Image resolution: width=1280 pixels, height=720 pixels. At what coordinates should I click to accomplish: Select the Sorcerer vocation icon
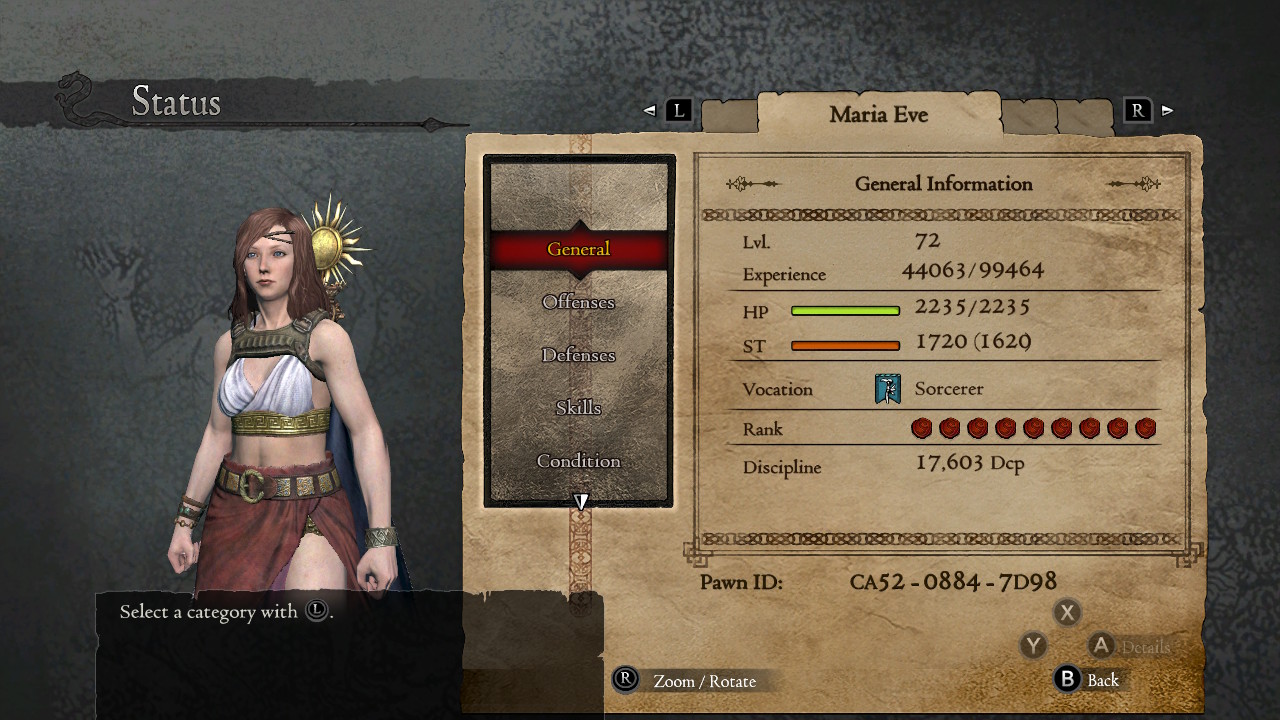pyautogui.click(x=886, y=389)
